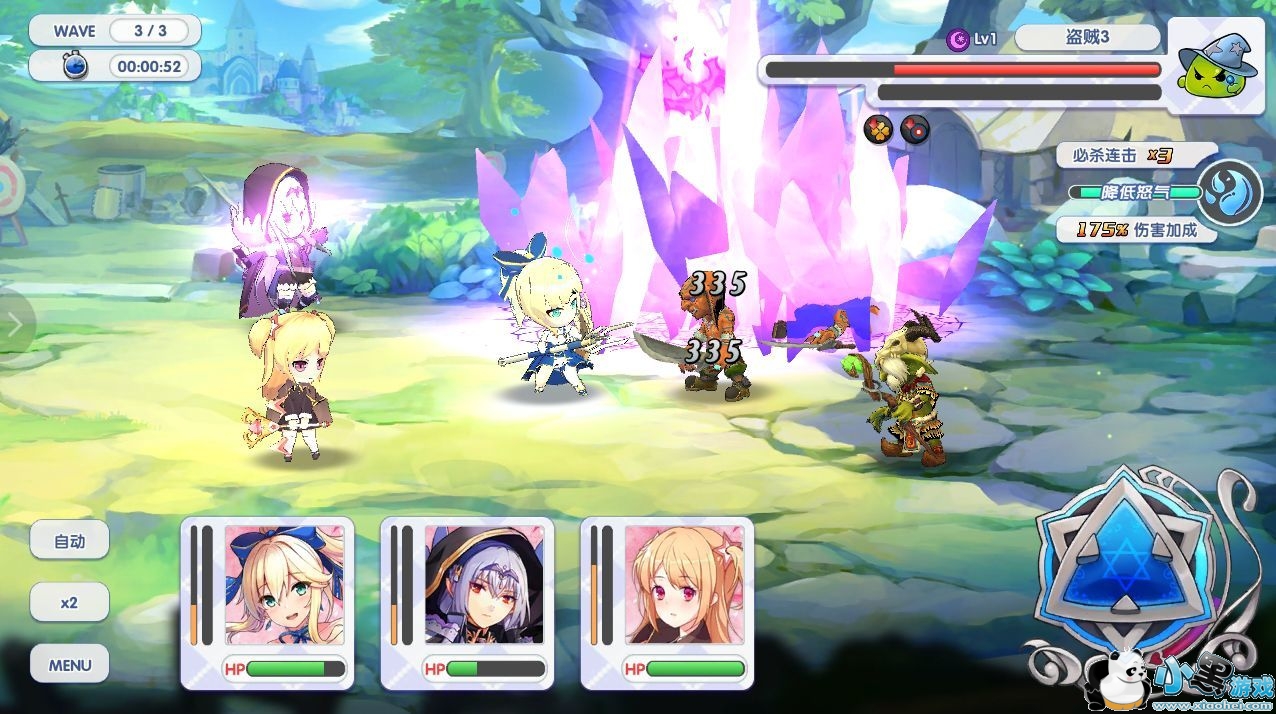Open the MENU button
The width and height of the screenshot is (1276, 714).
point(69,665)
